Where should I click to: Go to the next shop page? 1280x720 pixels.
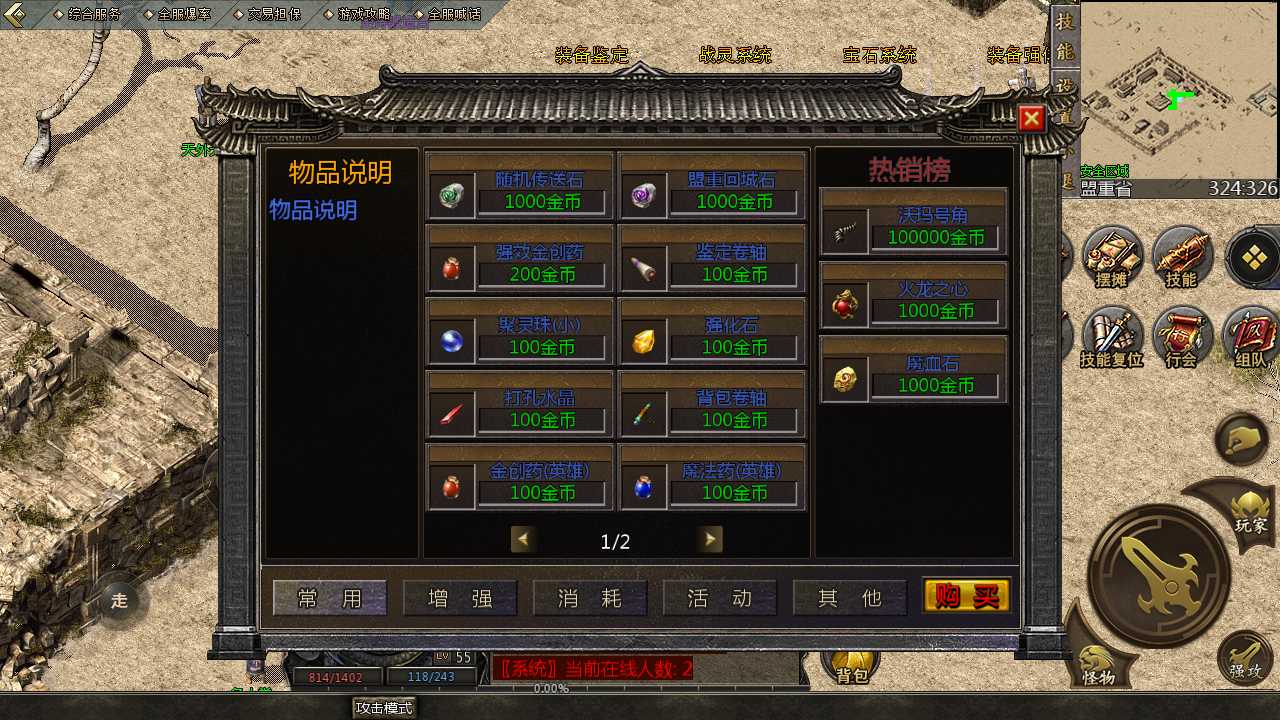pyautogui.click(x=710, y=540)
